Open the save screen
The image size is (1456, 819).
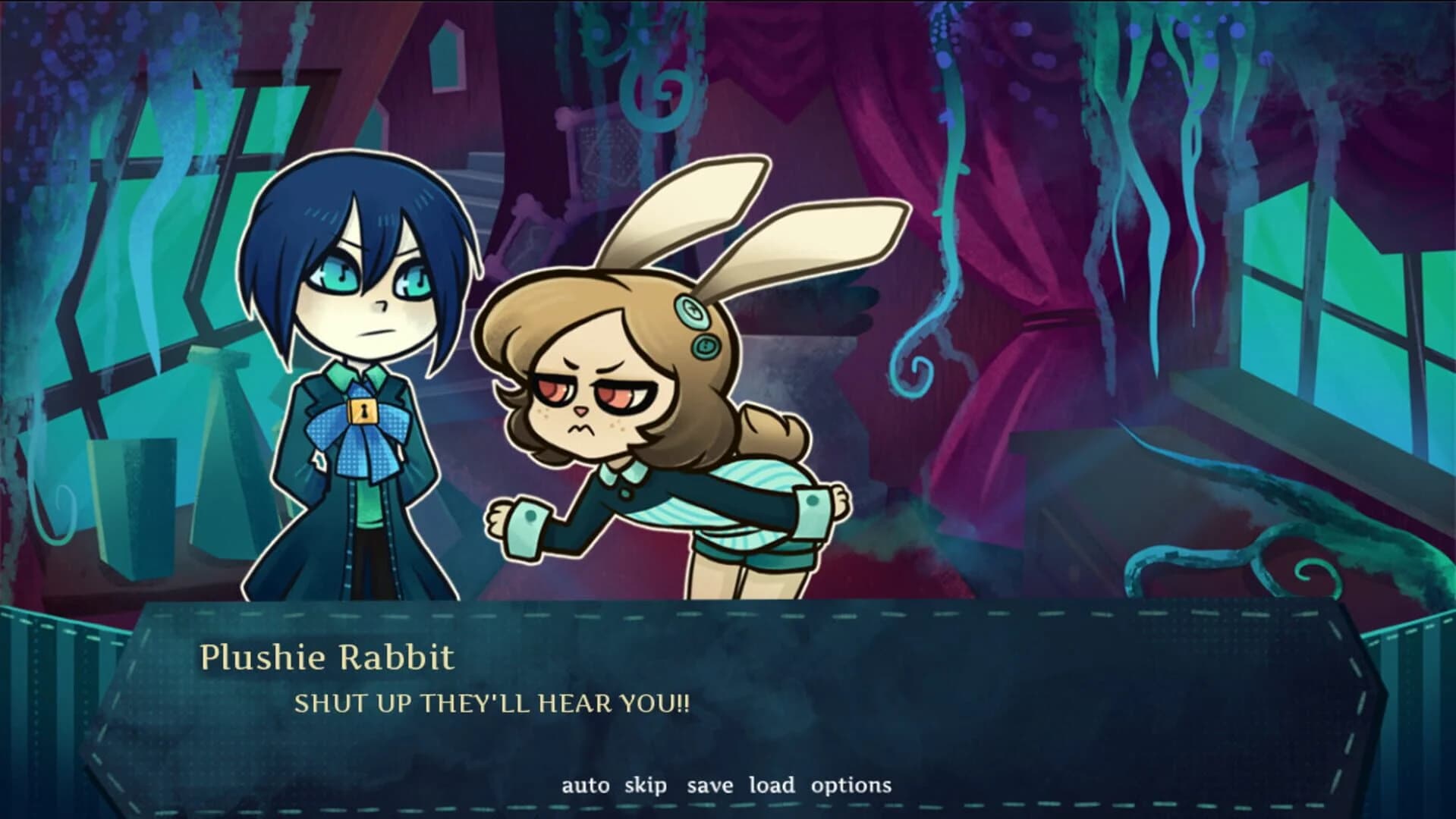point(711,786)
